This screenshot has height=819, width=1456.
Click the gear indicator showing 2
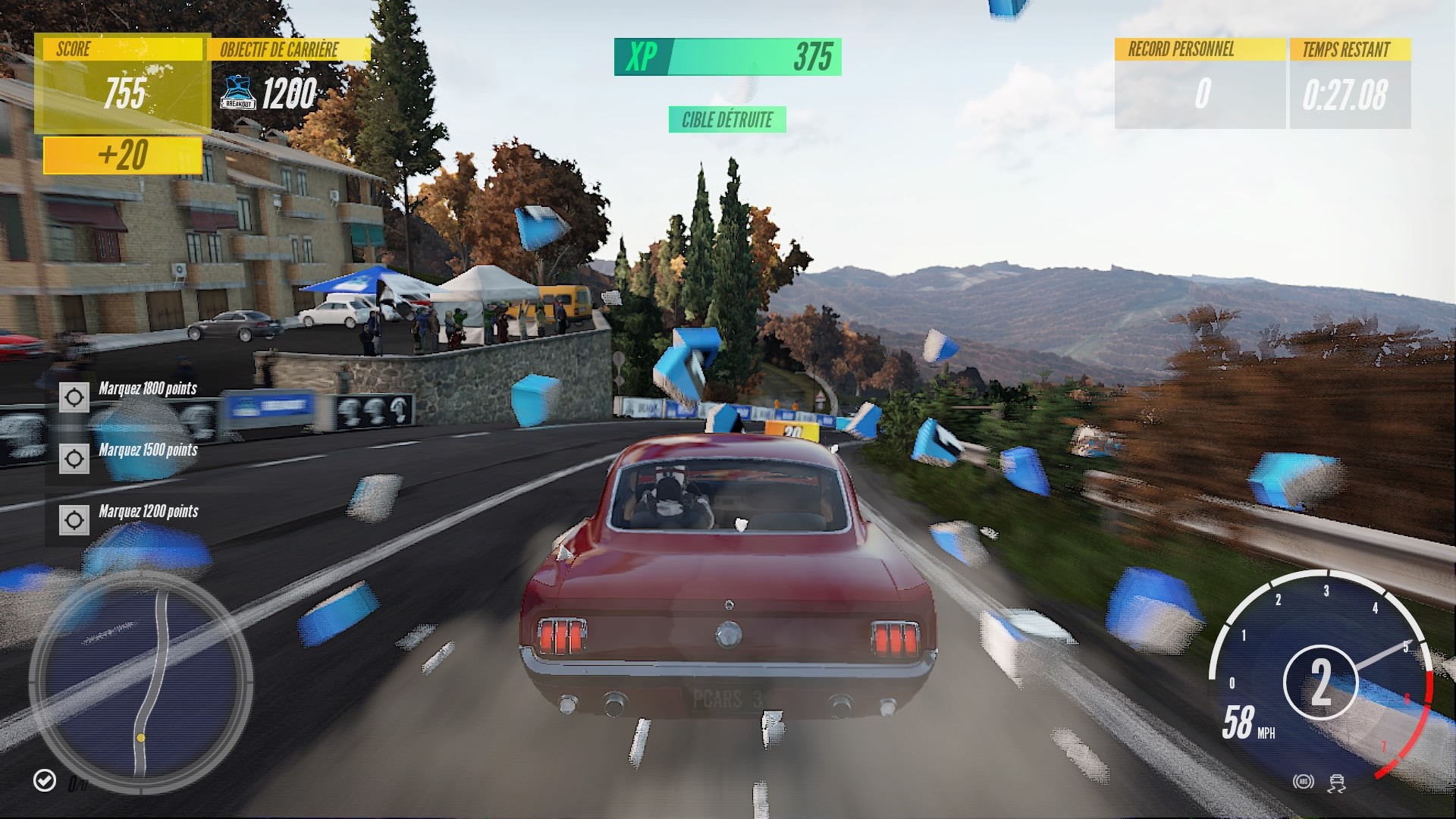(1323, 684)
